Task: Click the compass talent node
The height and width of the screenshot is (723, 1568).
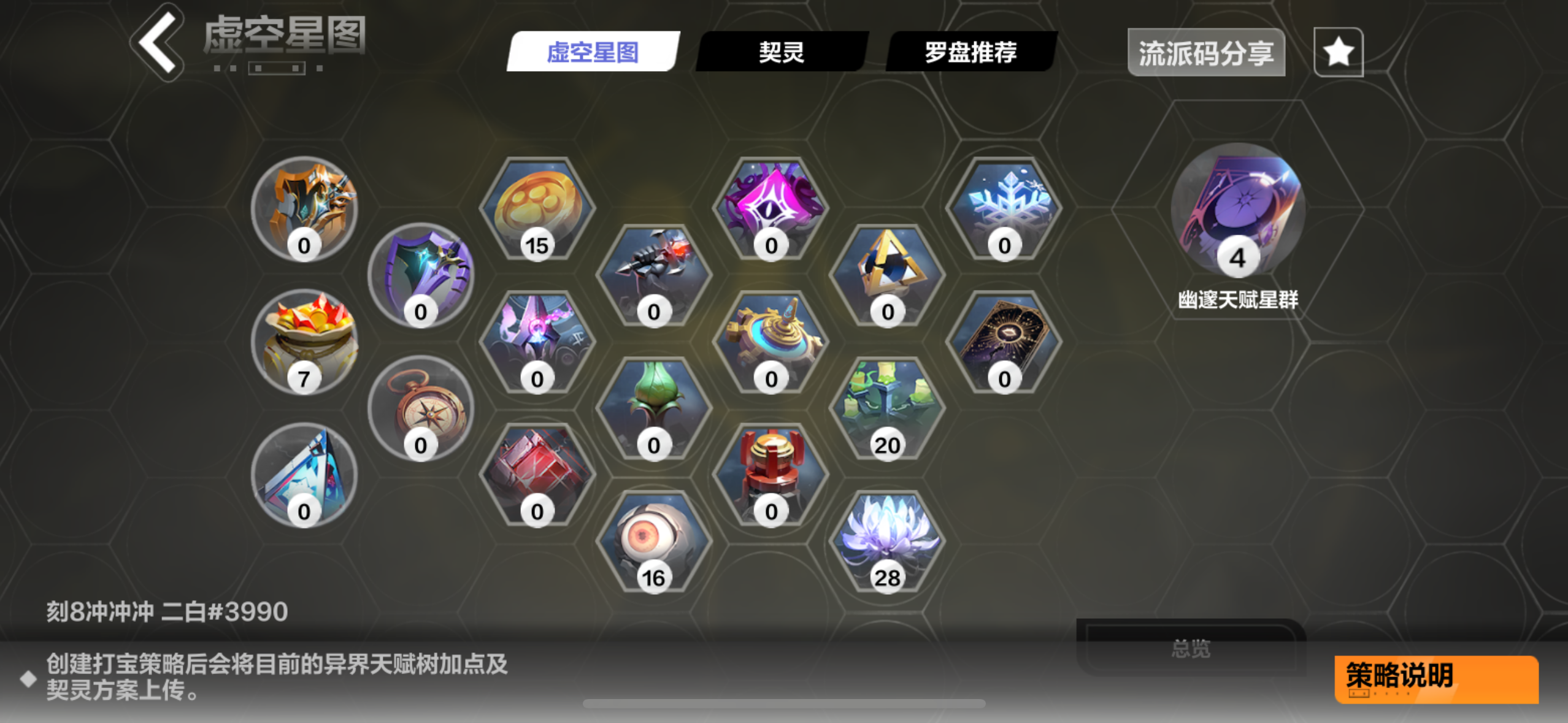Action: pyautogui.click(x=421, y=411)
